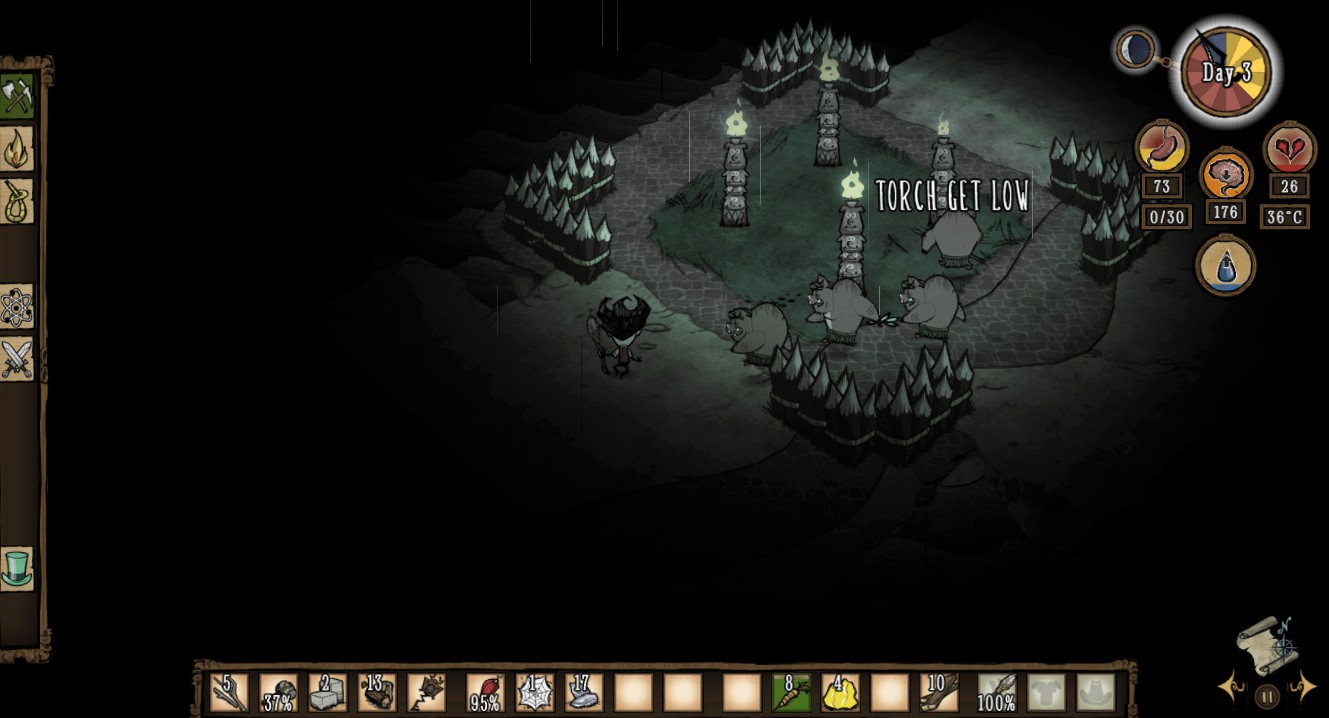Open the Survival rope crafting tab
The height and width of the screenshot is (718, 1329).
click(17, 201)
